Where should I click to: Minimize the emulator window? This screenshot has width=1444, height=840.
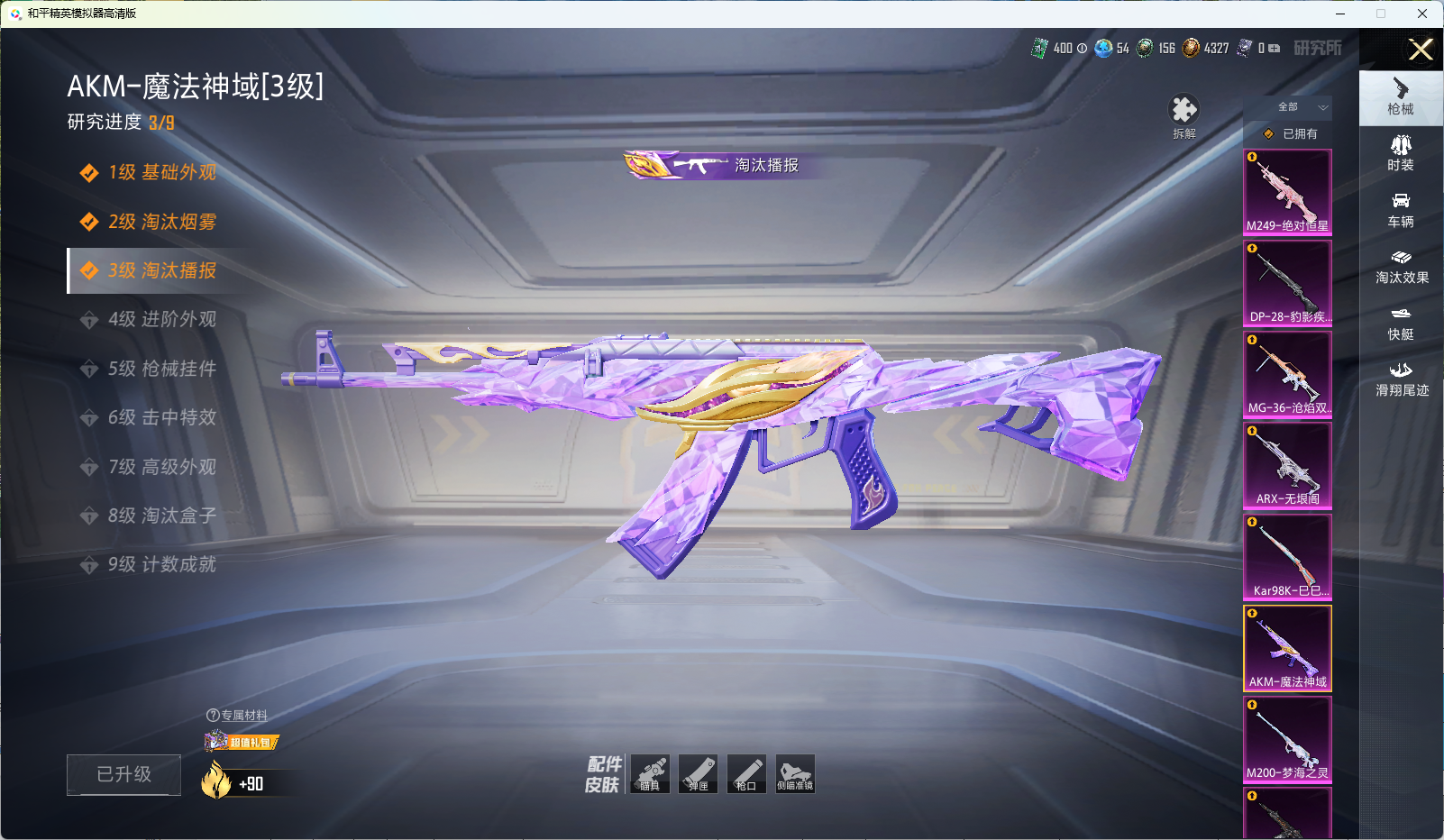point(1340,14)
